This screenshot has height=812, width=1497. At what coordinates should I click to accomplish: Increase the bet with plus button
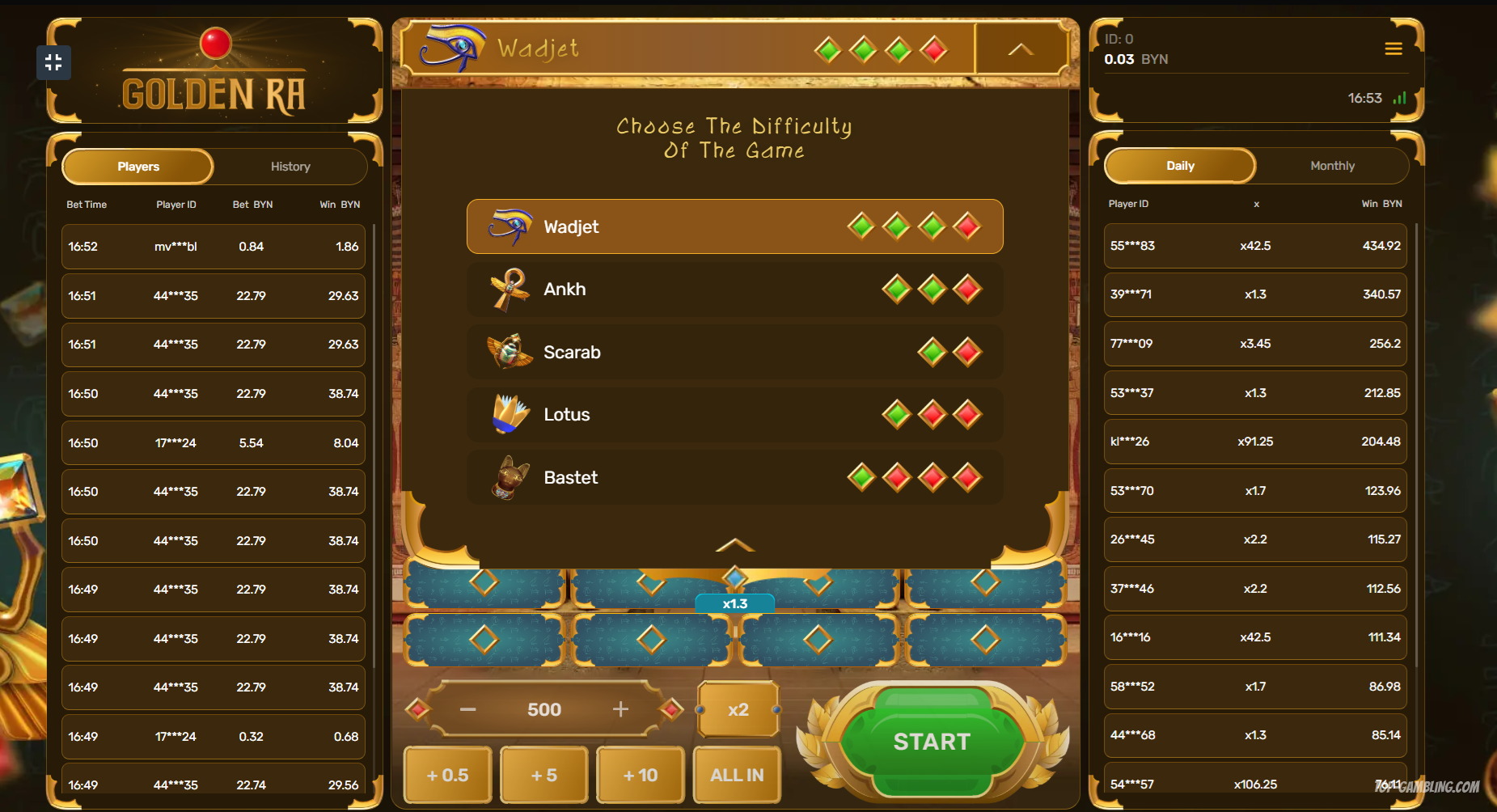pos(620,709)
